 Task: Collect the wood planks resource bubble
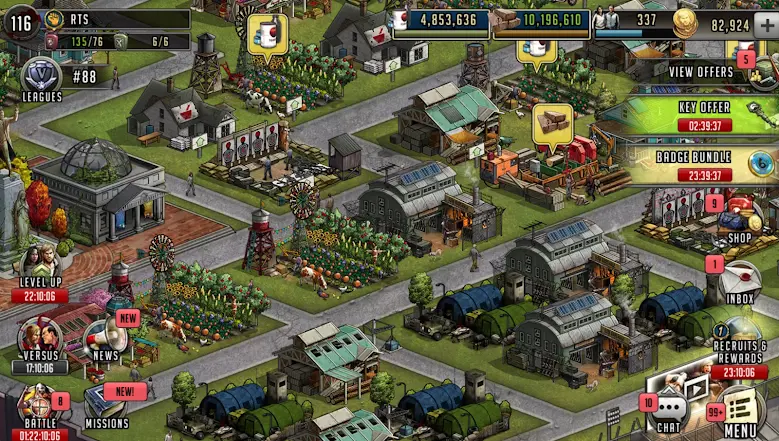pos(552,123)
